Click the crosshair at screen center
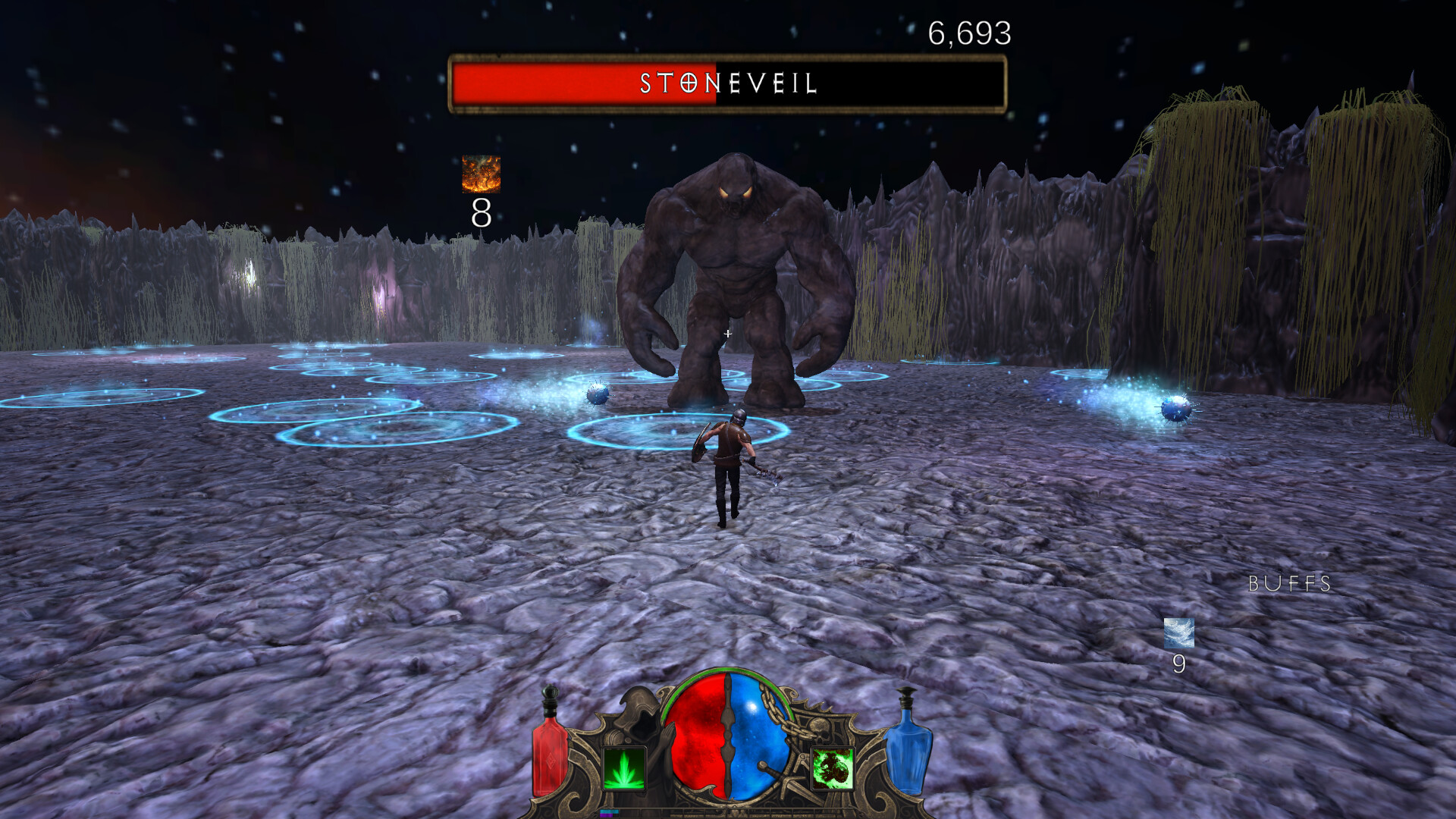This screenshot has width=1456, height=819. click(726, 333)
